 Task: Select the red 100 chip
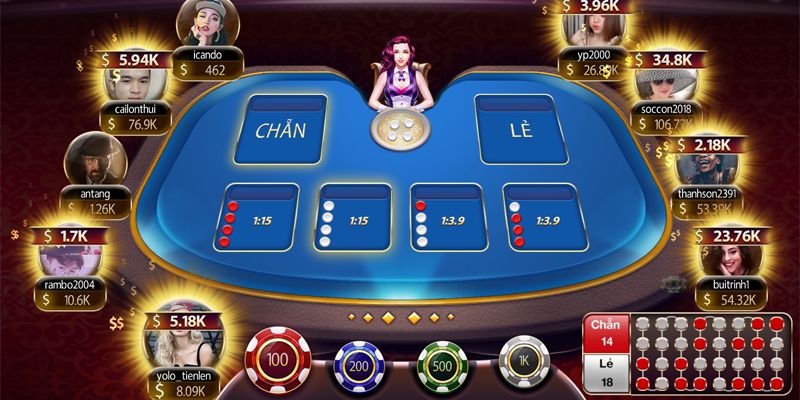click(279, 359)
